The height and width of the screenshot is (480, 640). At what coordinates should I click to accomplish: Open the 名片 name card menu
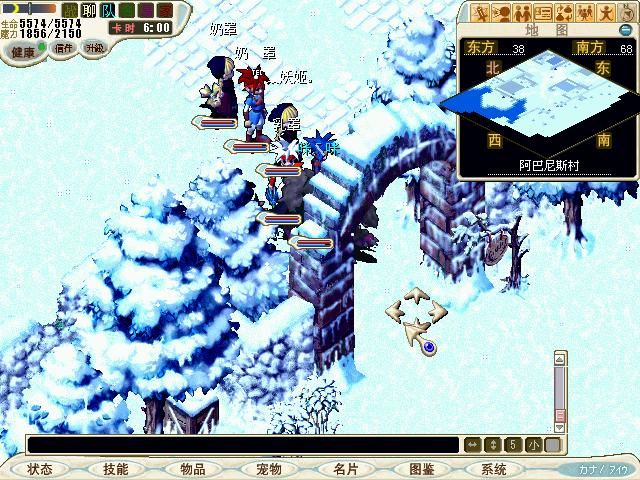[x=345, y=469]
